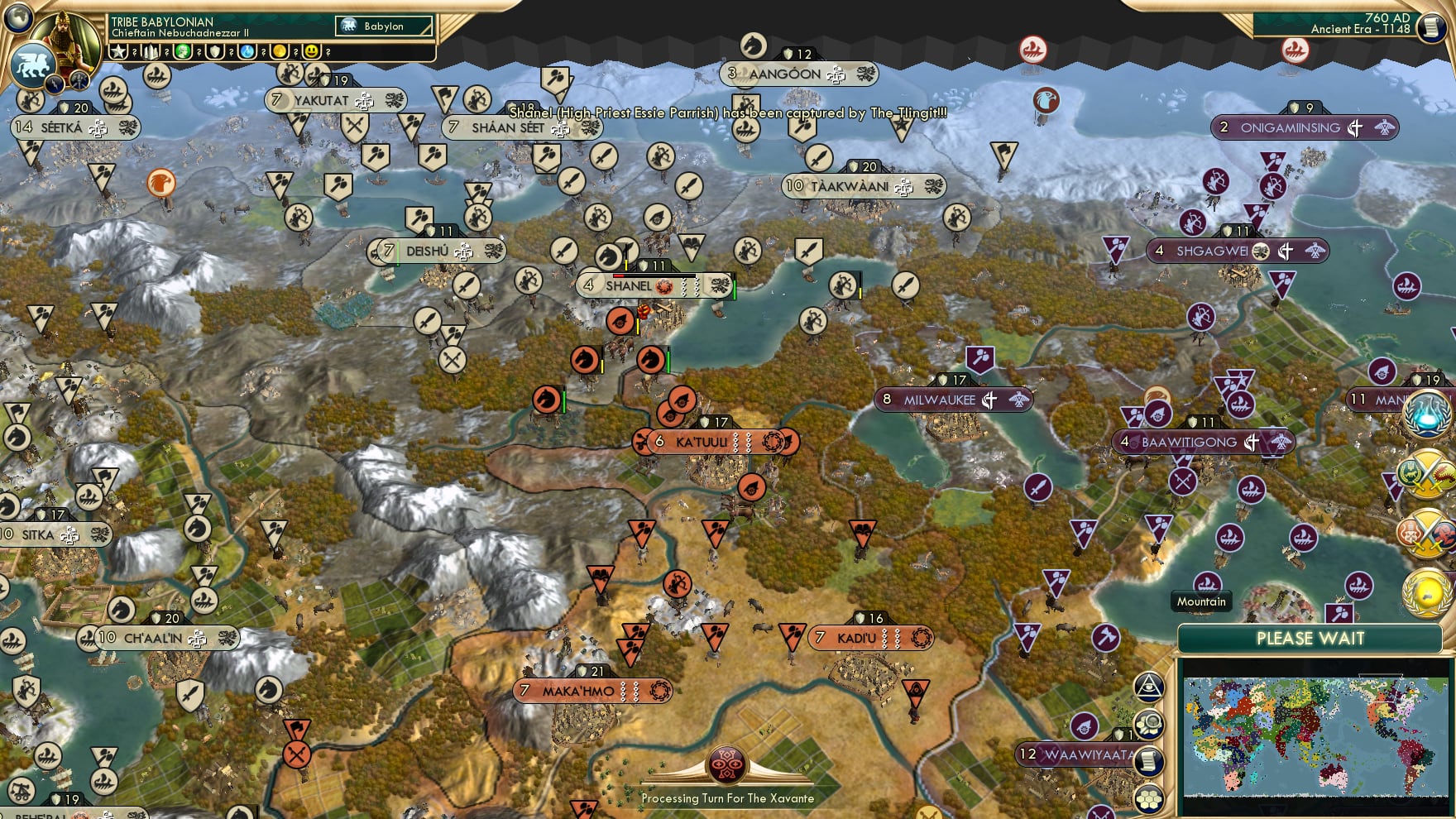The width and height of the screenshot is (1456, 819).
Task: Click the shield icon in the resource bar
Action: [214, 52]
